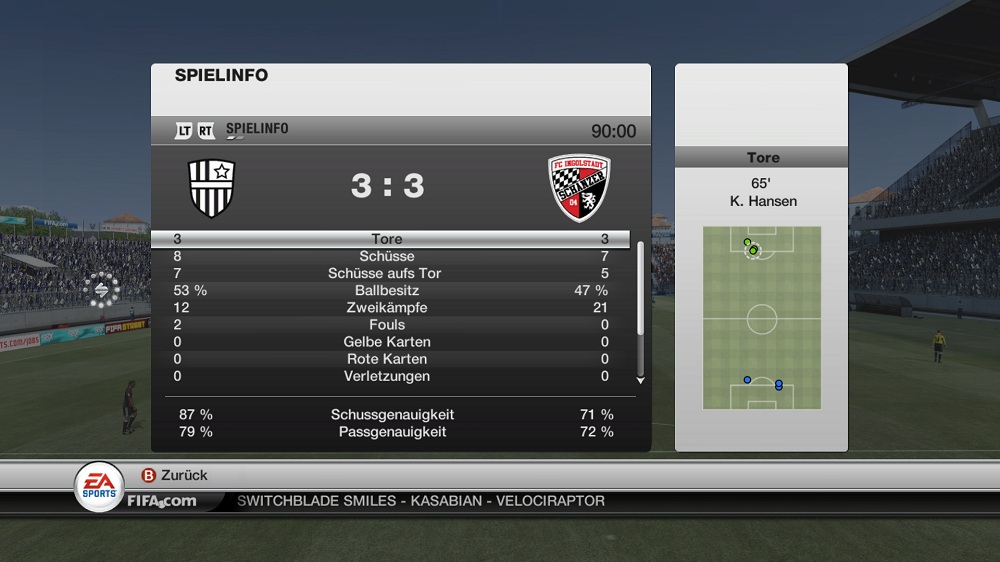This screenshot has width=1000, height=562.
Task: Select the FC Ingolstadt crest
Action: [579, 186]
